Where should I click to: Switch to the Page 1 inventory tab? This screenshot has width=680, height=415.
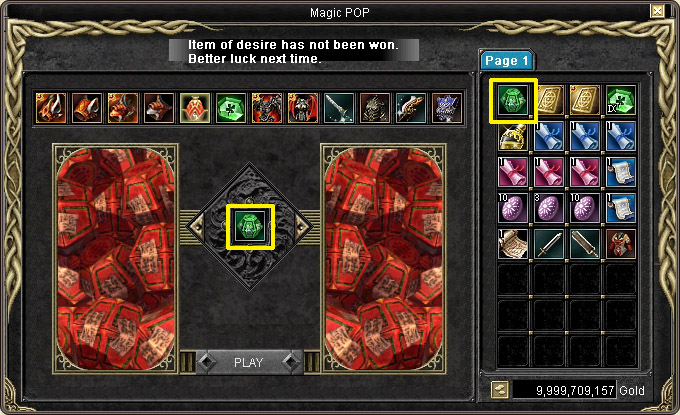point(508,61)
